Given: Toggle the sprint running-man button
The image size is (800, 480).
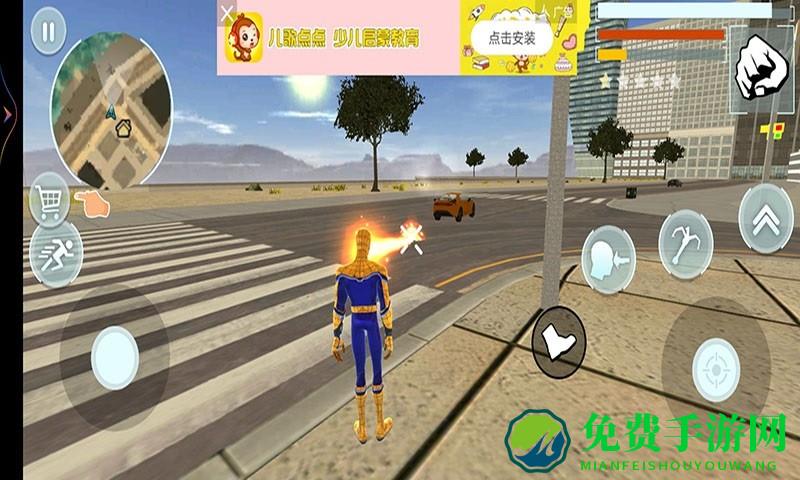Looking at the screenshot, I should pos(50,254).
